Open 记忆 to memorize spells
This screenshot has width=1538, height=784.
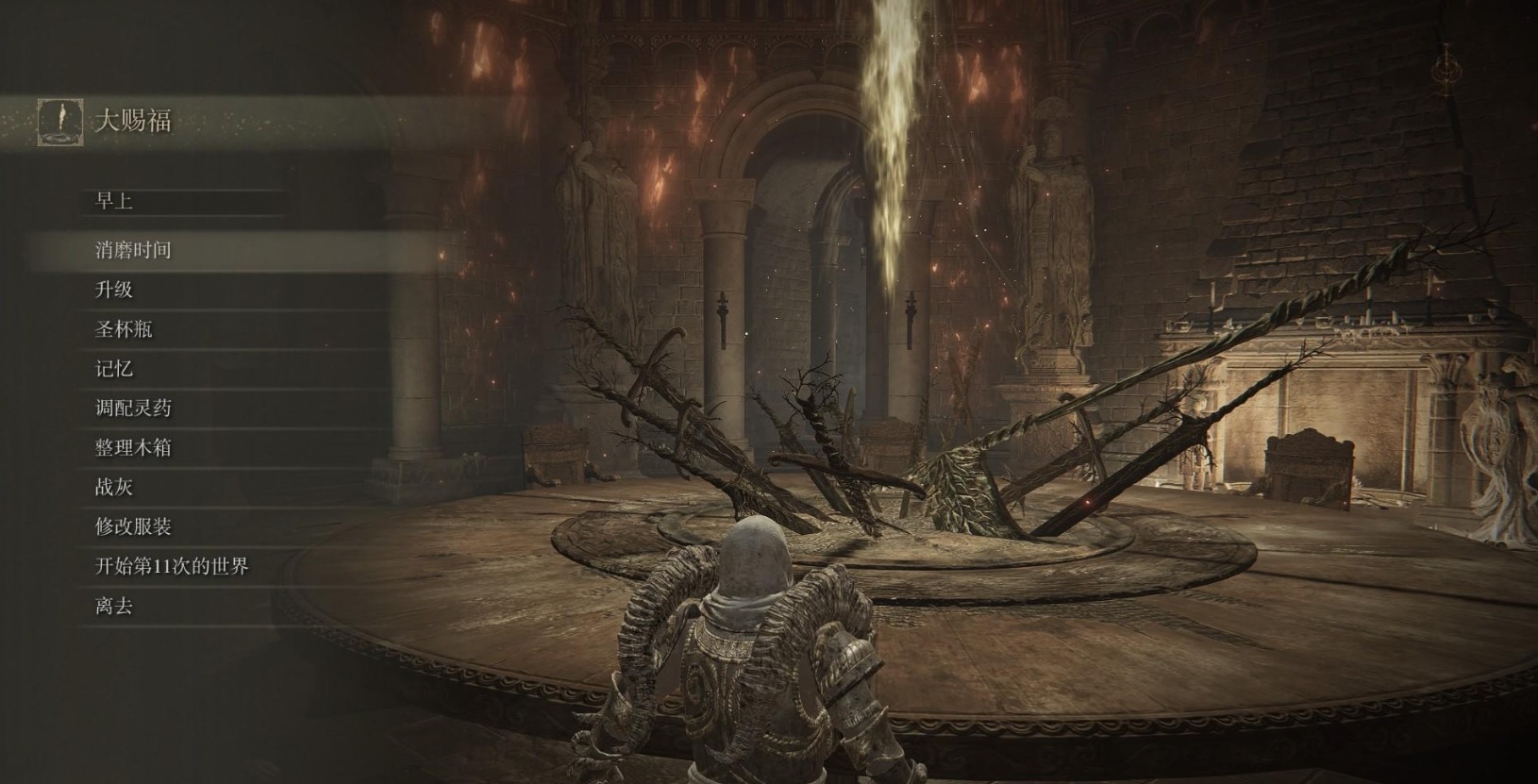pyautogui.click(x=114, y=369)
